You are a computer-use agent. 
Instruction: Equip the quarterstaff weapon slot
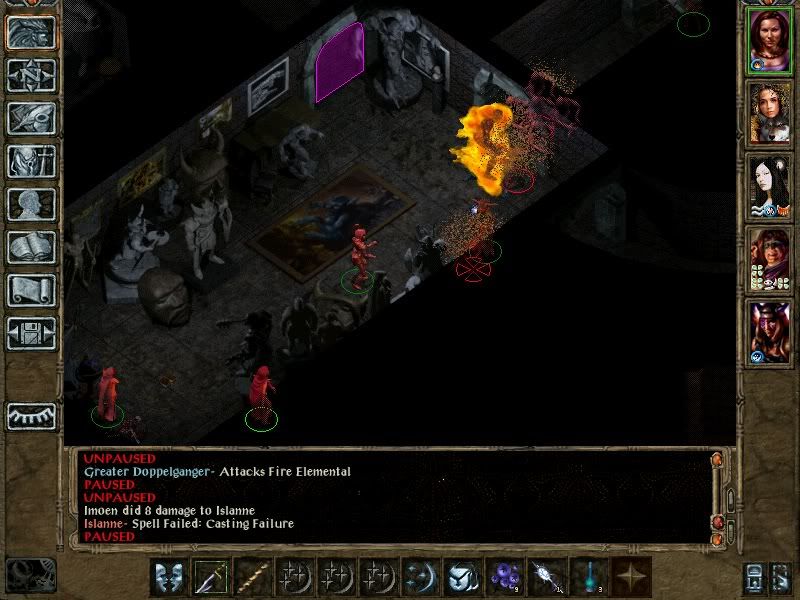tap(254, 577)
